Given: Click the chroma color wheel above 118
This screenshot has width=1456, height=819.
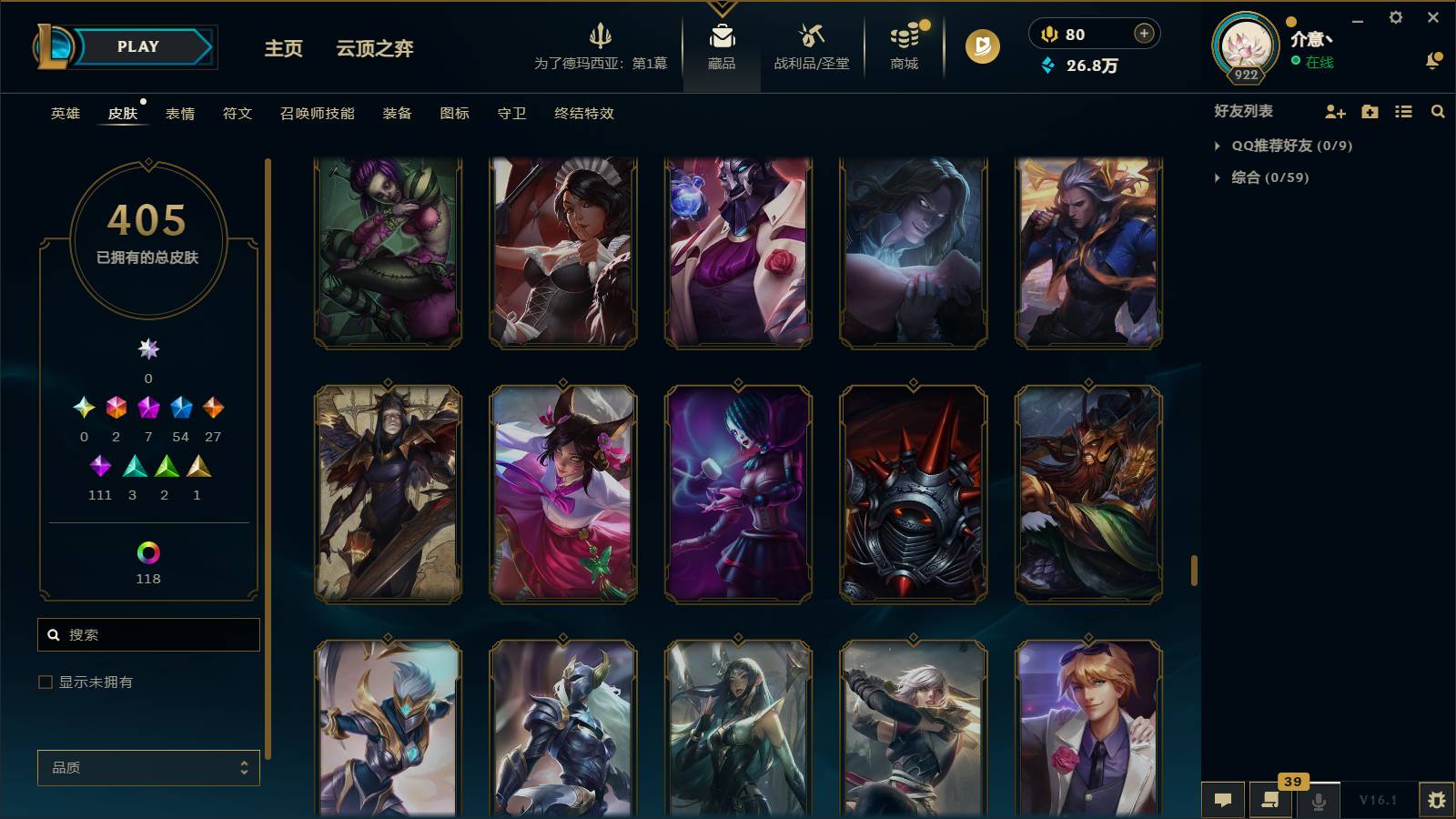Looking at the screenshot, I should click(x=147, y=551).
